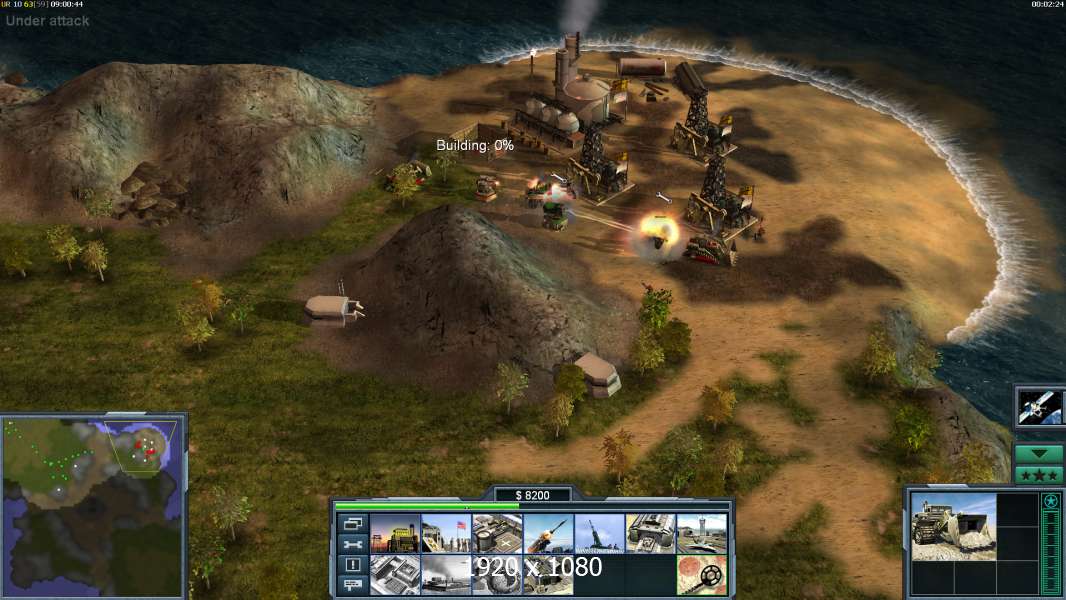Activate the wrench repair button
The image size is (1066, 600).
[x=352, y=544]
